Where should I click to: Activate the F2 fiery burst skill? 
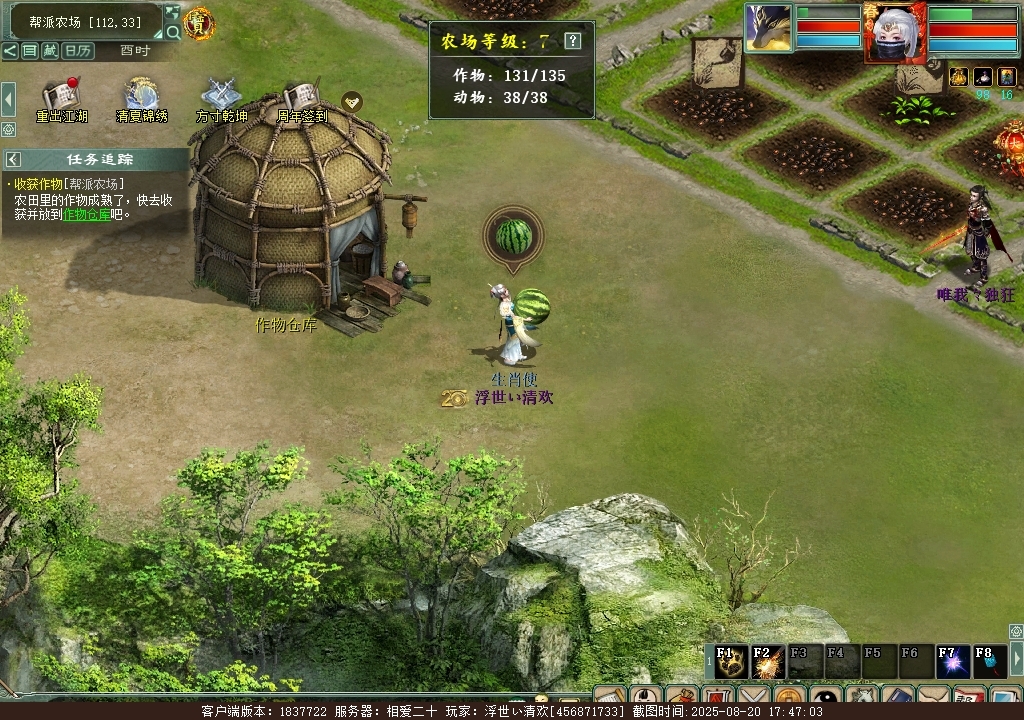(768, 662)
